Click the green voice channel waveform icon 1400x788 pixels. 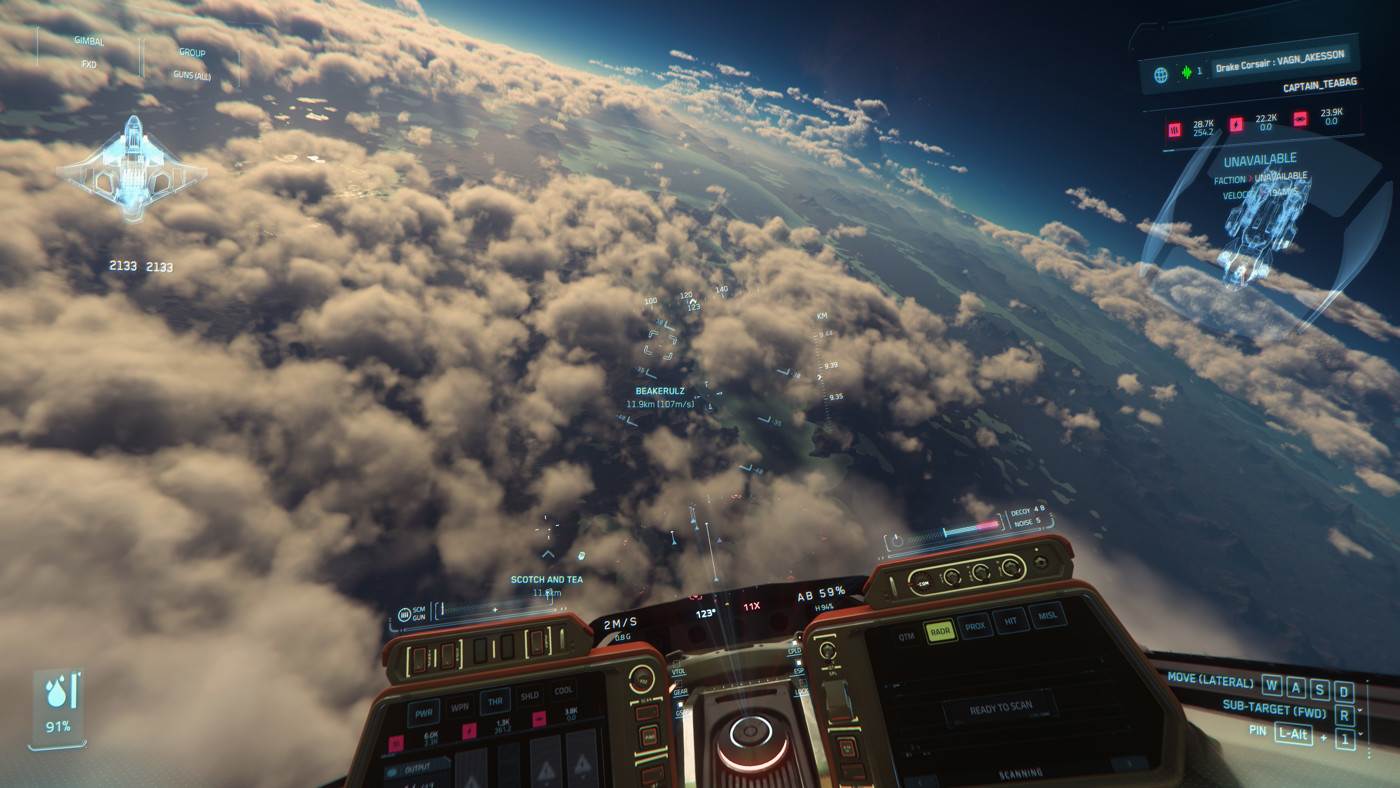[x=1186, y=72]
